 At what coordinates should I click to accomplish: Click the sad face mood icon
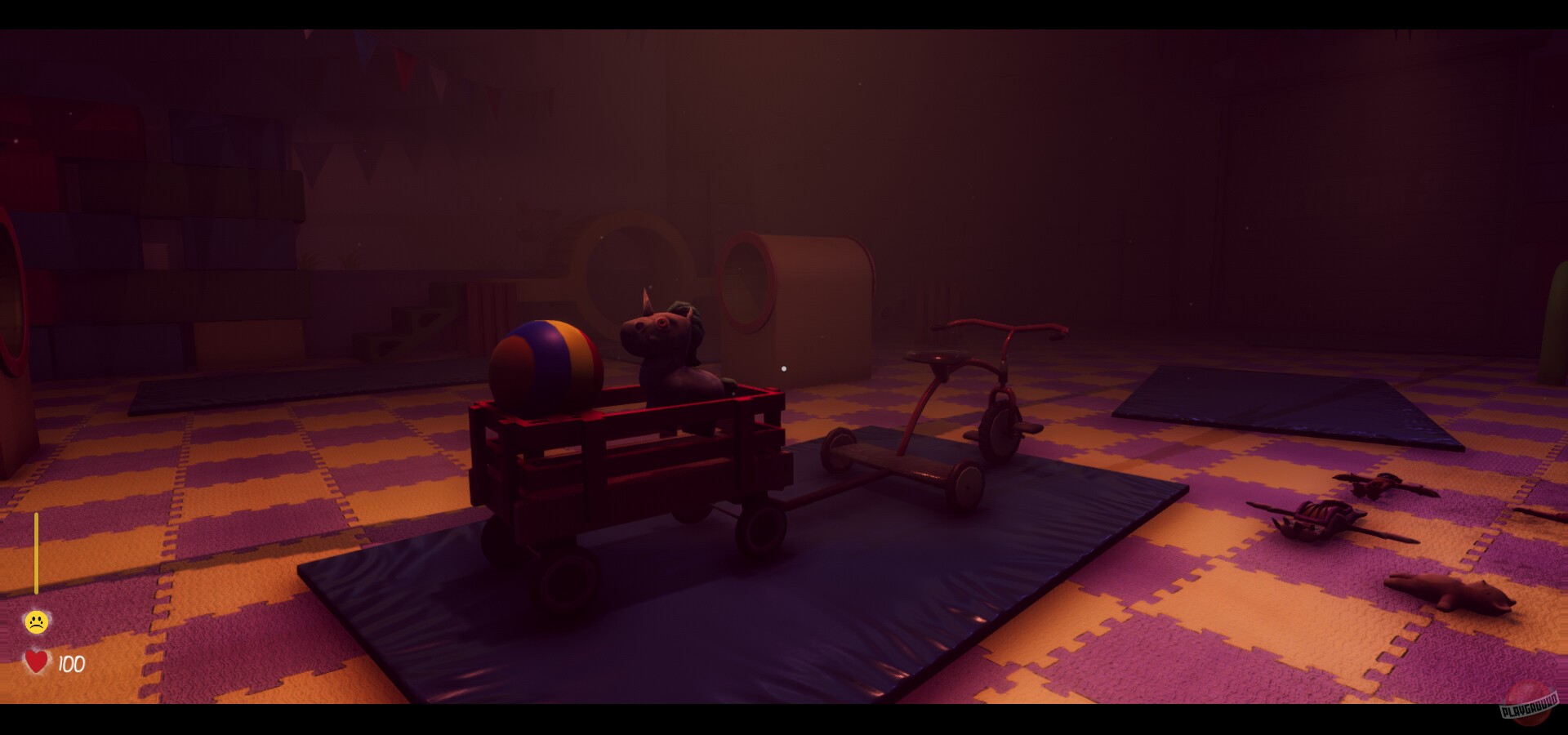(x=36, y=621)
